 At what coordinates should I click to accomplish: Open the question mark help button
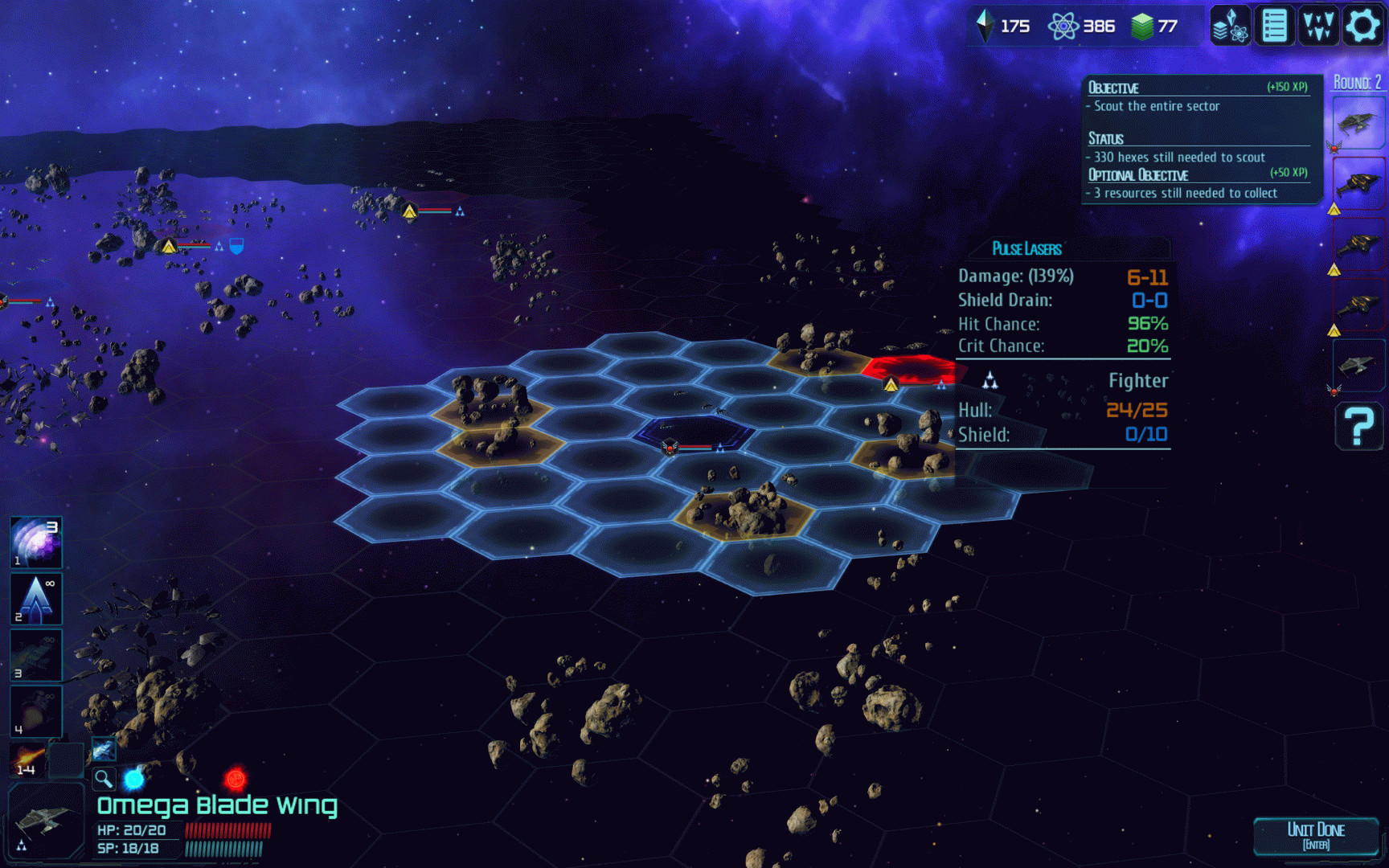[x=1358, y=426]
